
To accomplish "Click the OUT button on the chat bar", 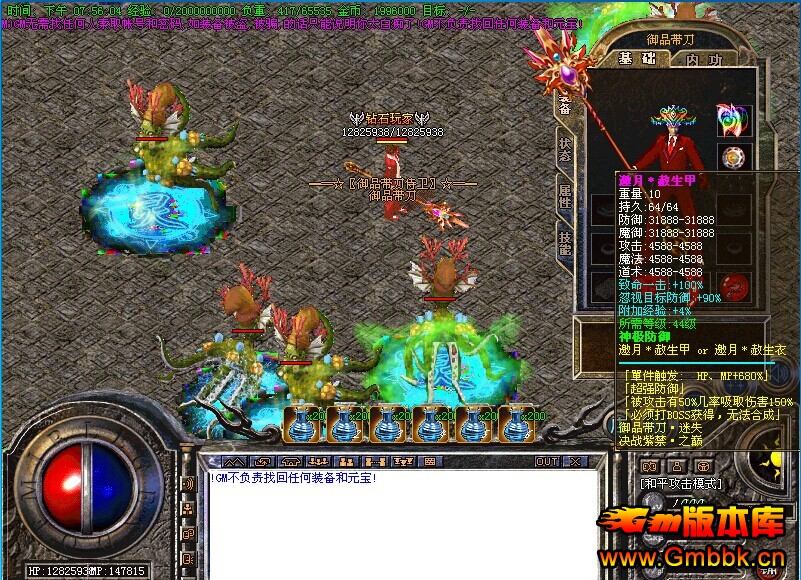I will (547, 462).
